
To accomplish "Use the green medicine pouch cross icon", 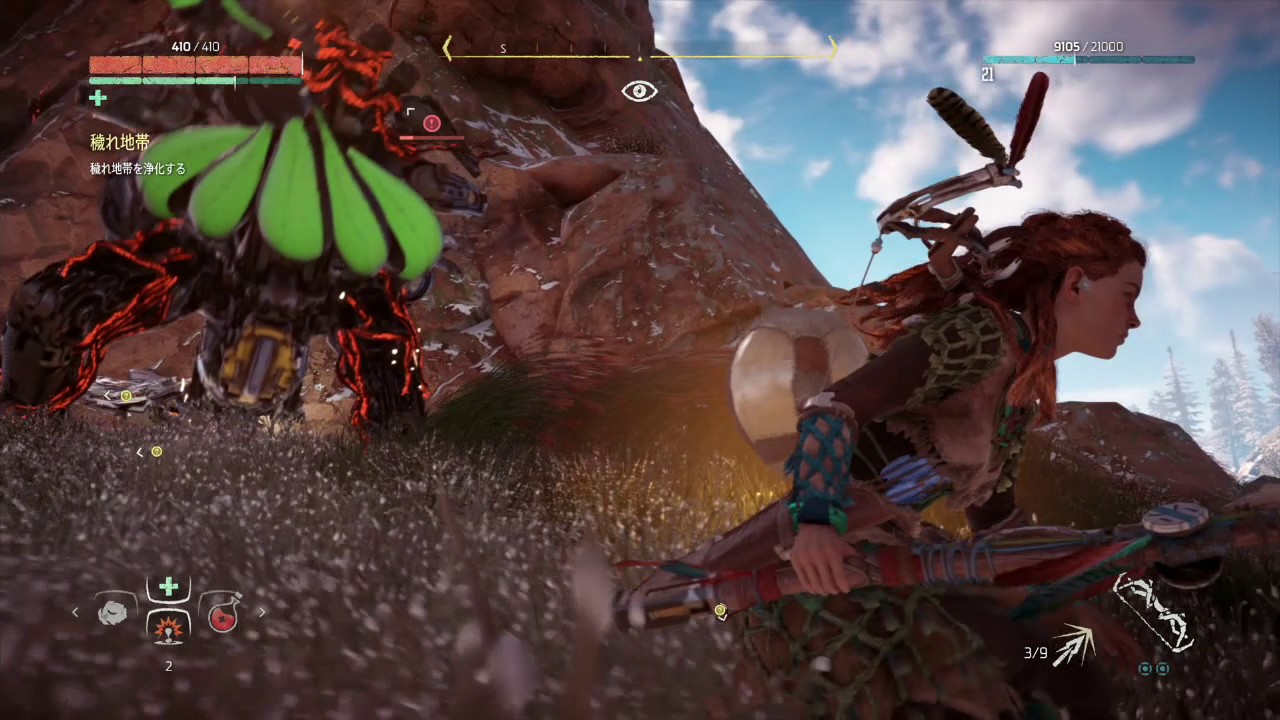I will coord(168,586).
